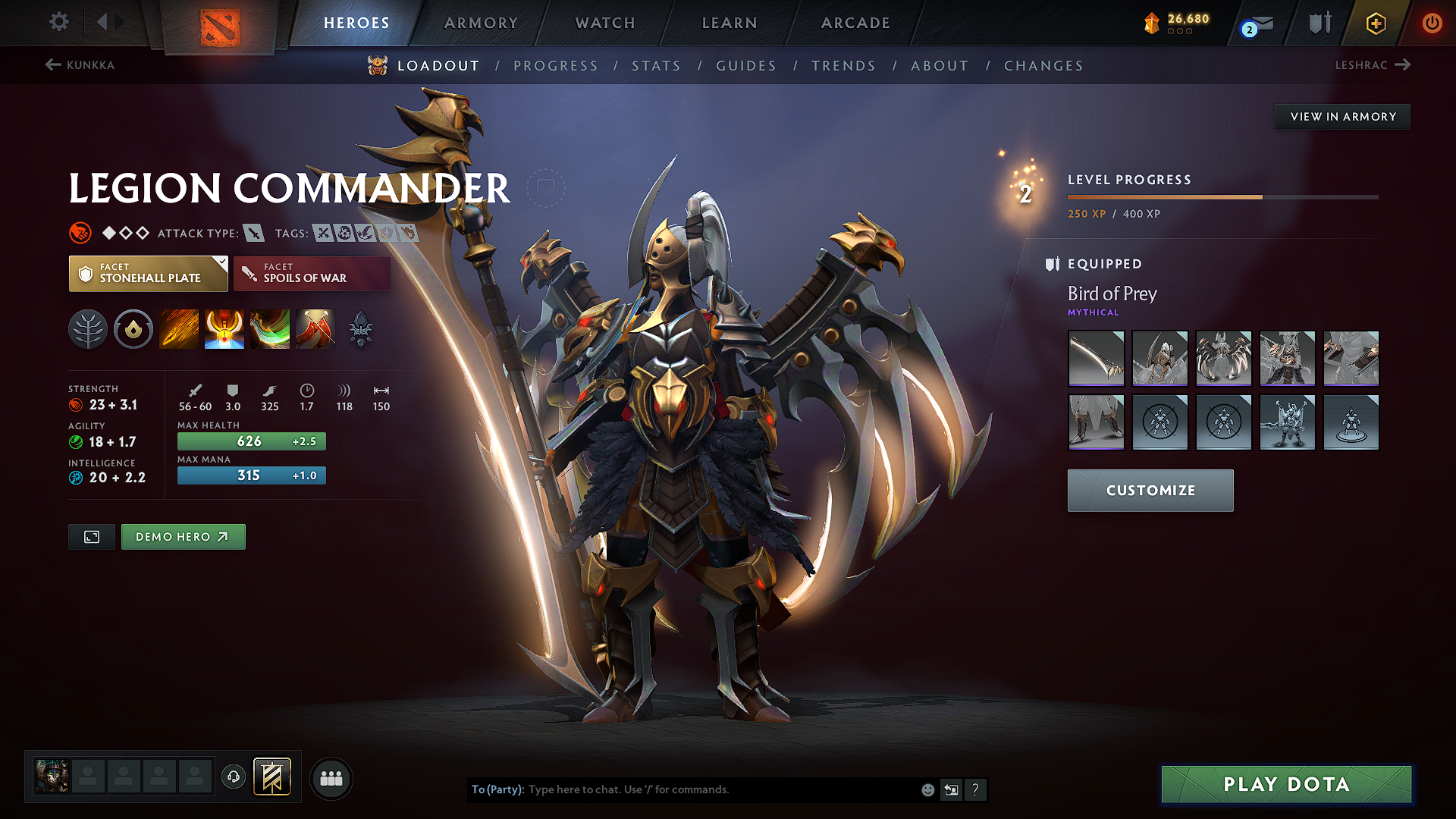
Task: Switch to Trends page
Action: [843, 66]
